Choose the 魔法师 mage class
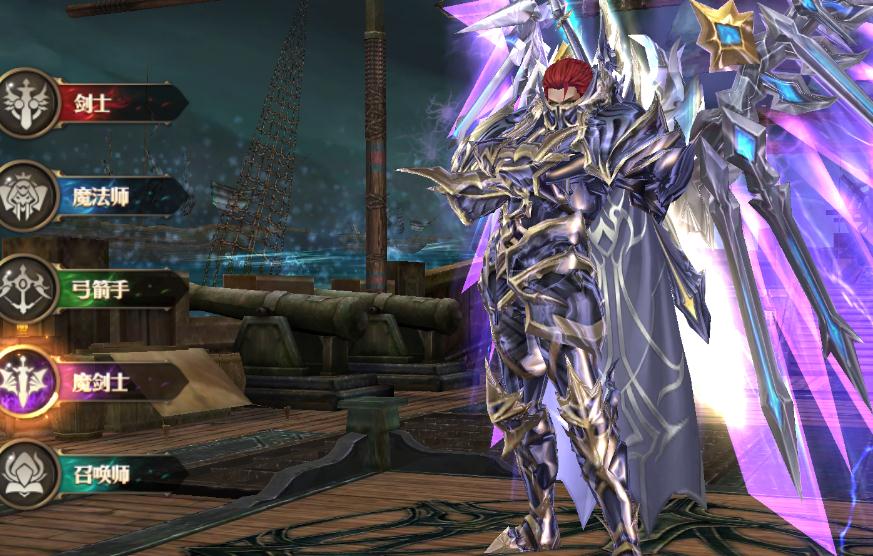This screenshot has width=873, height=556. click(x=95, y=196)
